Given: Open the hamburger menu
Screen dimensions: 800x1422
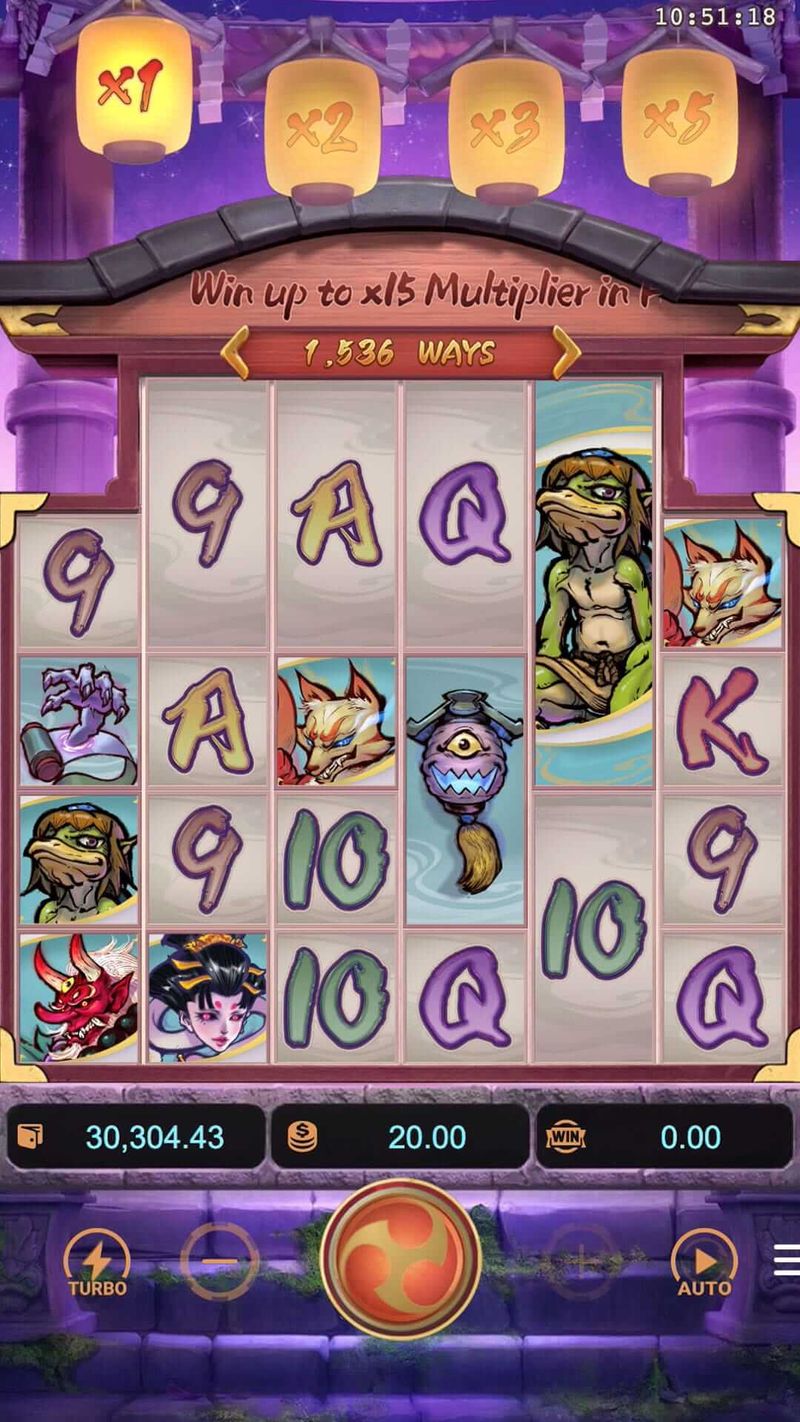Looking at the screenshot, I should click(787, 1260).
